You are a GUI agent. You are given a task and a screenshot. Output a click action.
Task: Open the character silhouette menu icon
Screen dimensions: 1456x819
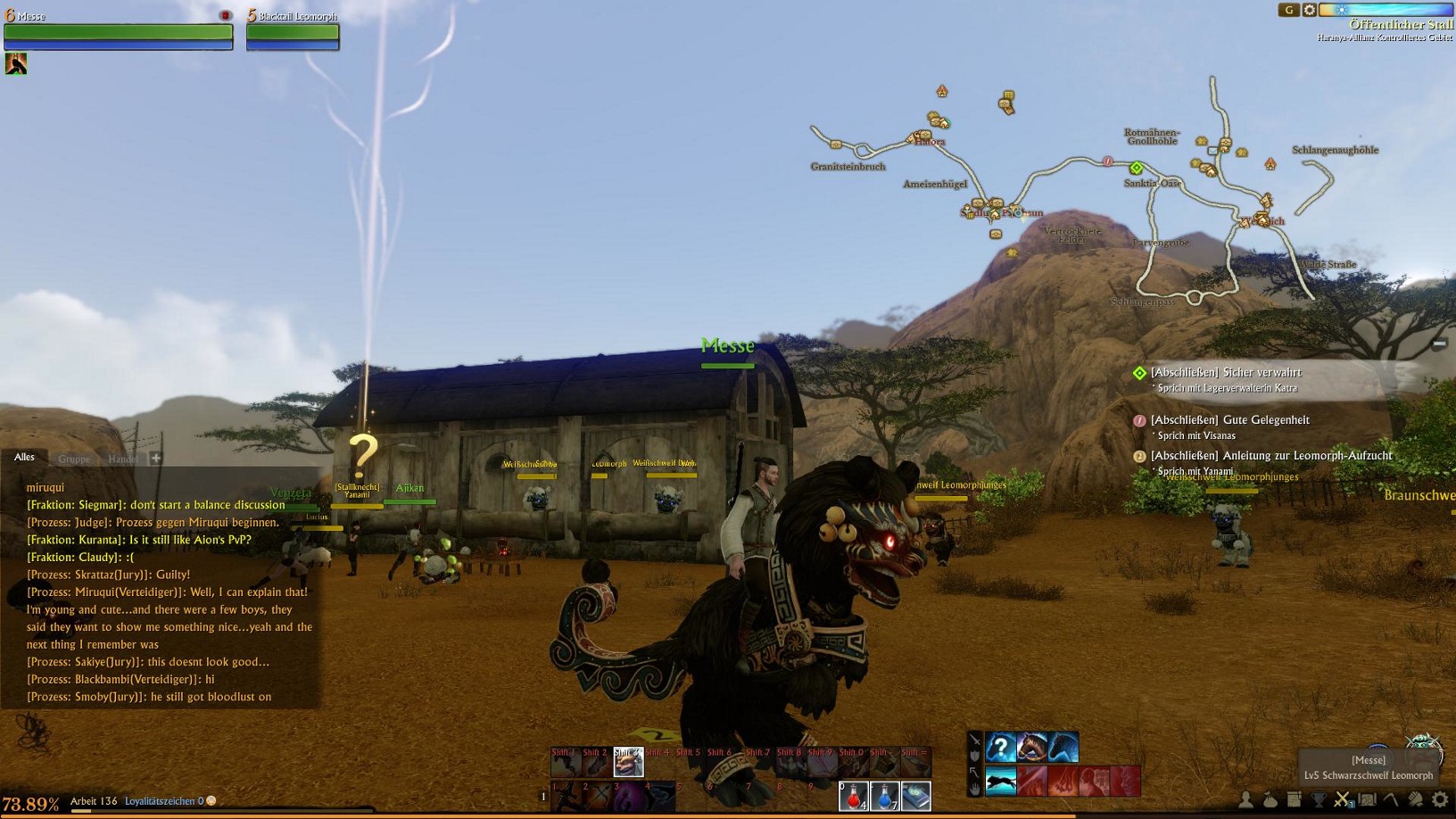[1245, 799]
